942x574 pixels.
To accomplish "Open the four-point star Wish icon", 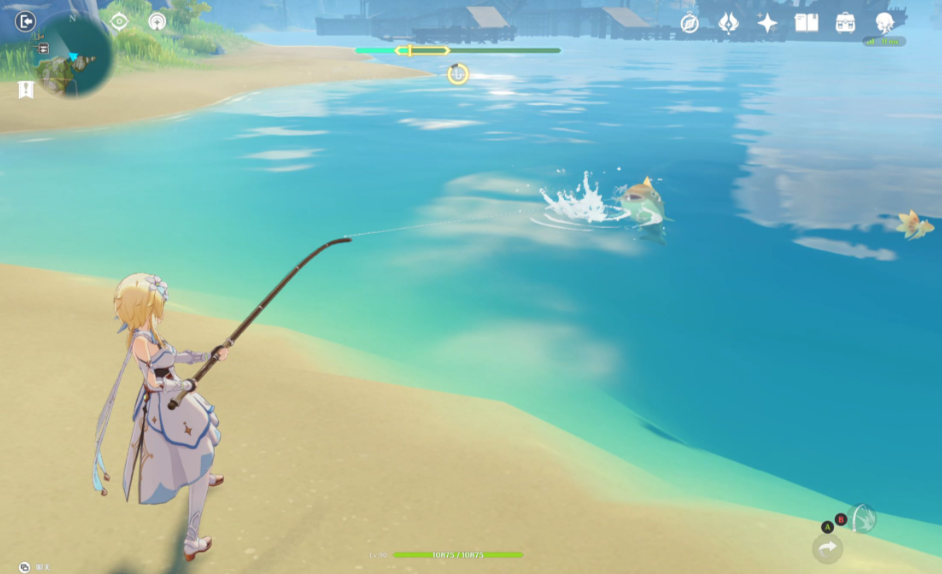I will point(767,23).
